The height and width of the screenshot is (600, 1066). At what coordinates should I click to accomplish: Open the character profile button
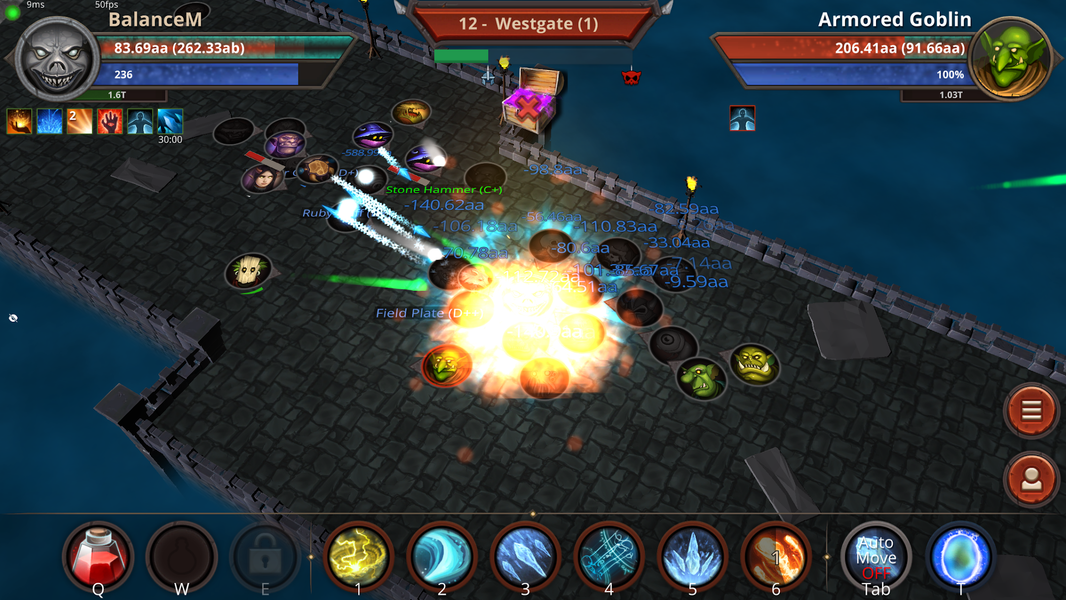(x=1032, y=479)
